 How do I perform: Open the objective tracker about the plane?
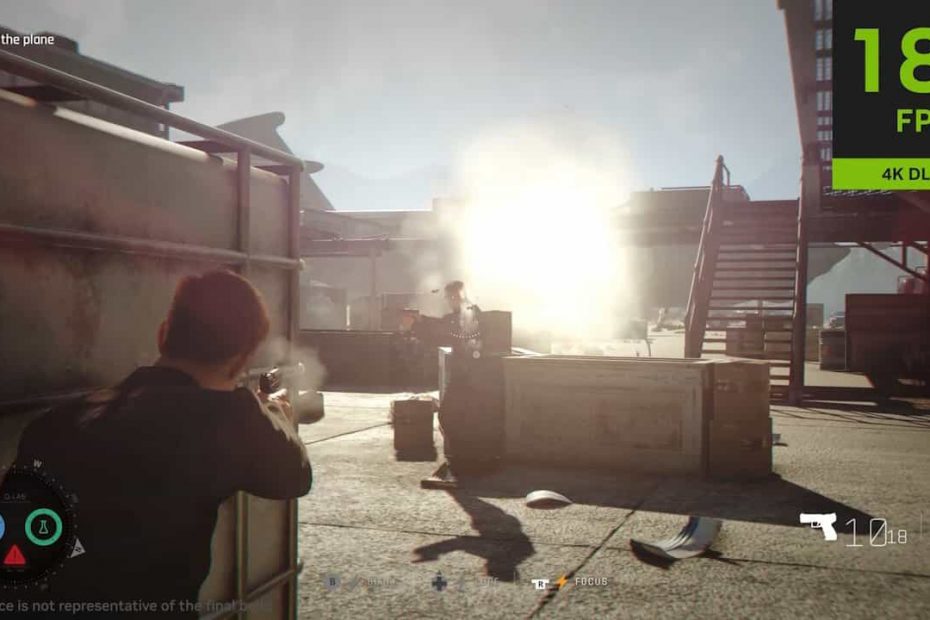27,40
